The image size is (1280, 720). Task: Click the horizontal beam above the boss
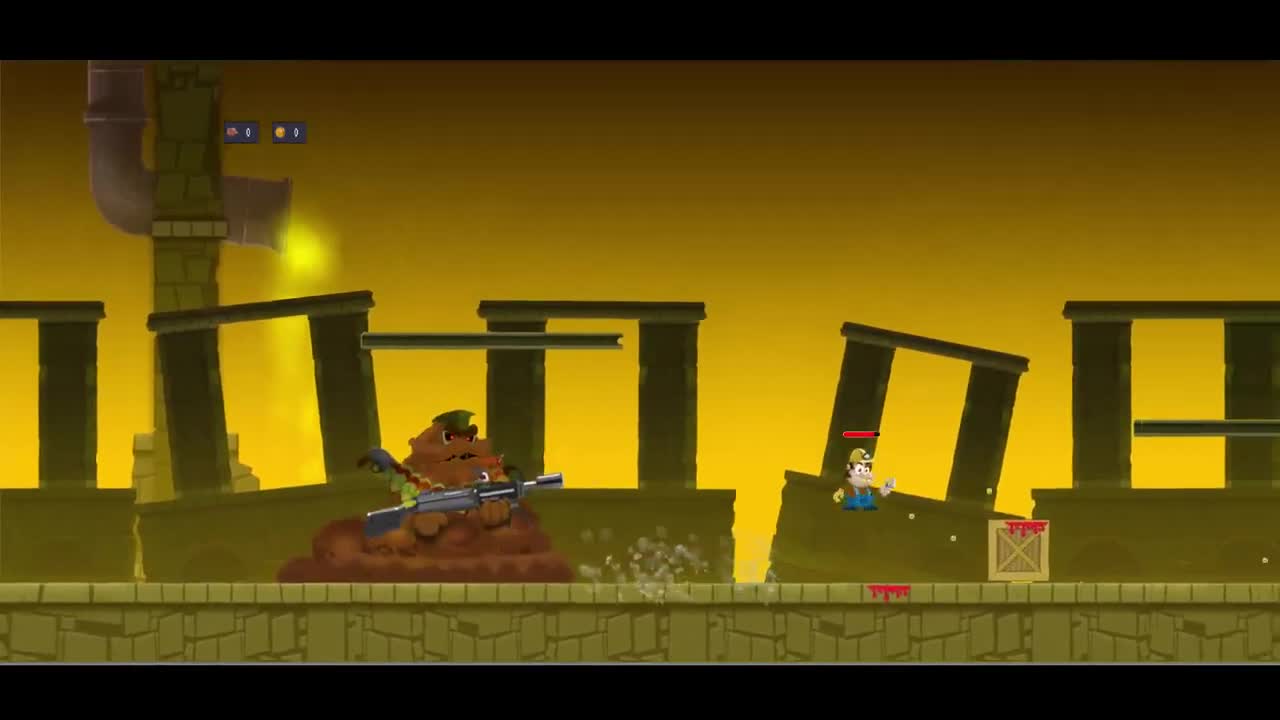tap(490, 338)
